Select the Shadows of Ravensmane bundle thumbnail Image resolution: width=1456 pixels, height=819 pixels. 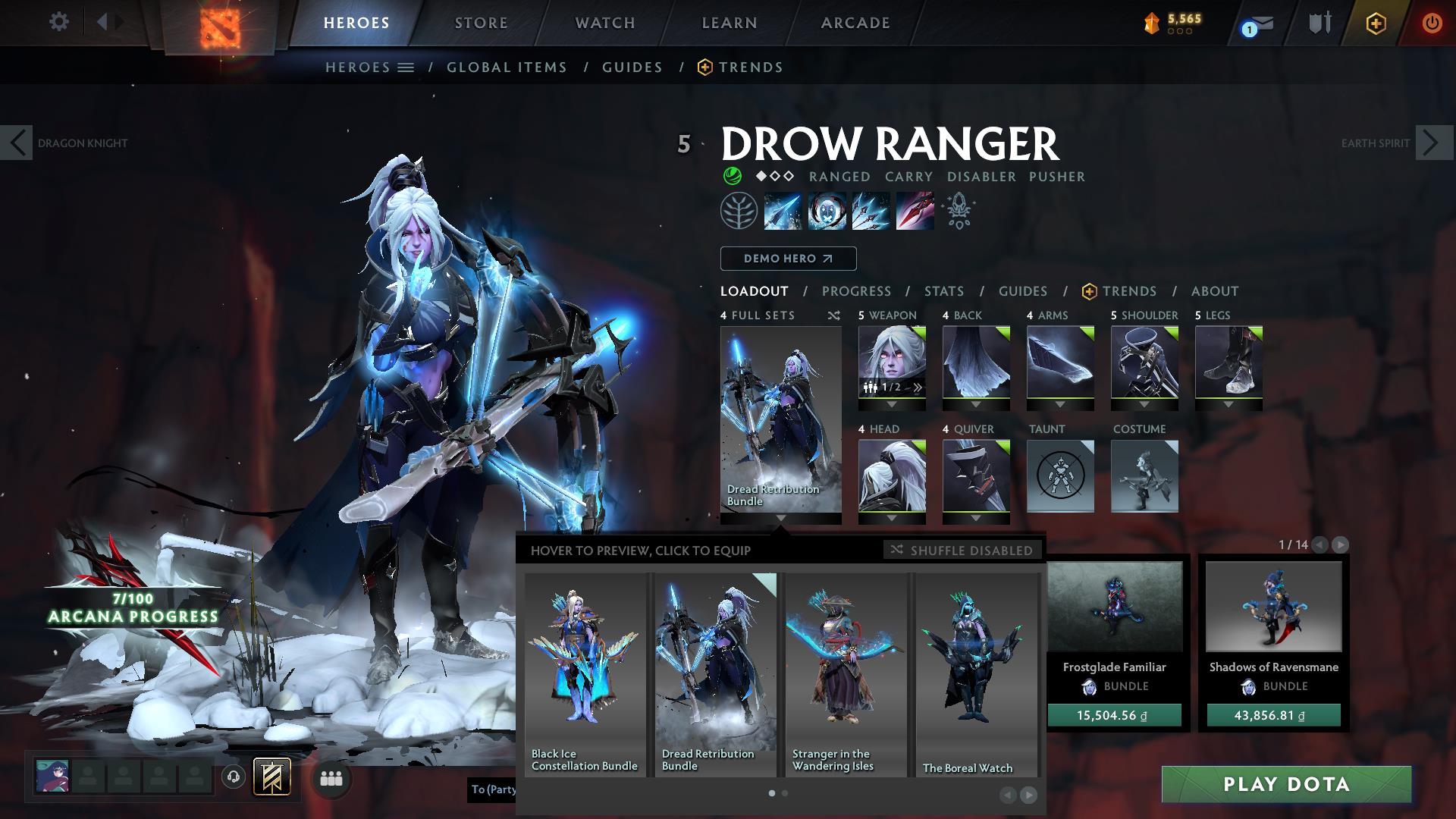[1272, 607]
